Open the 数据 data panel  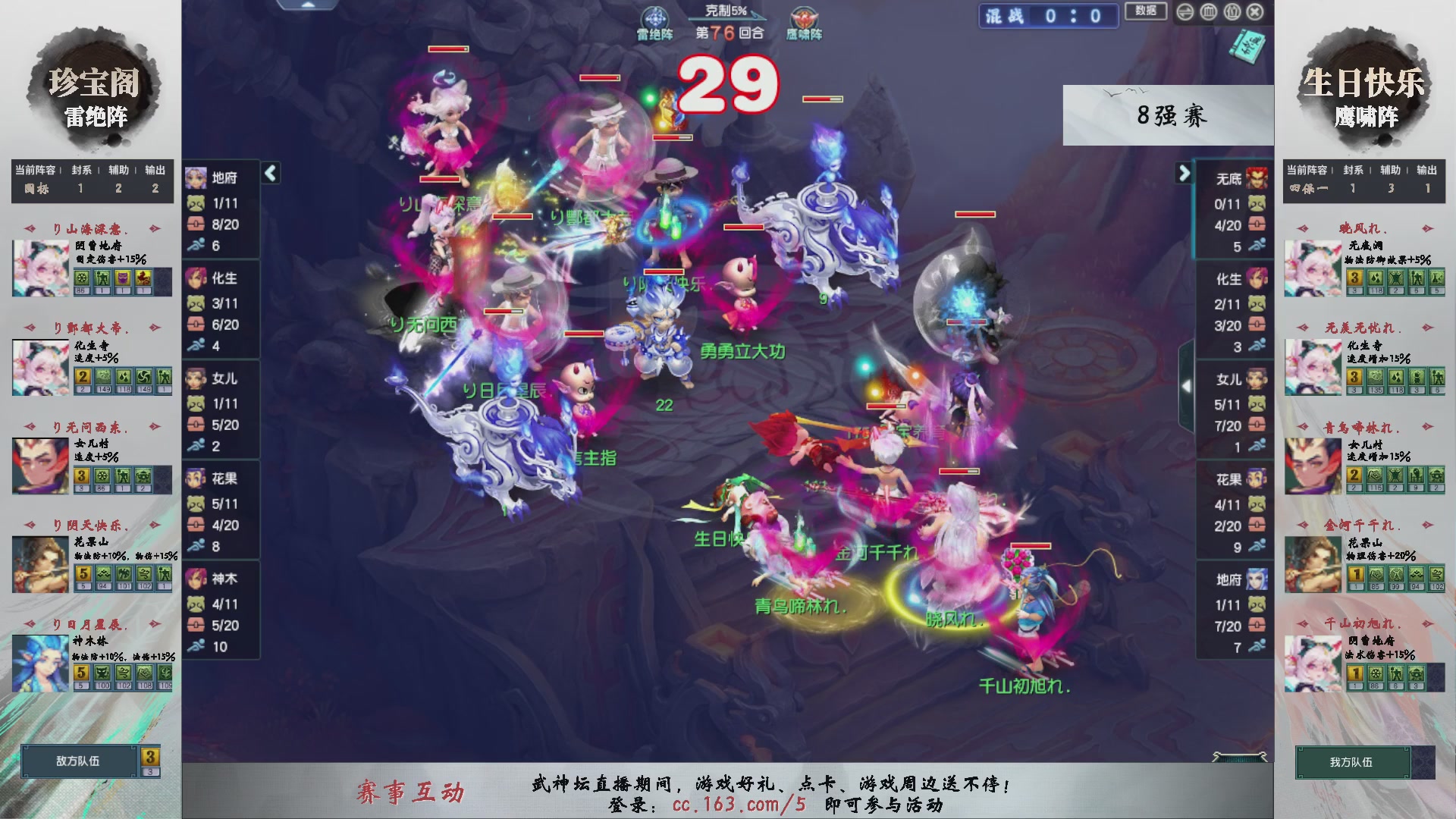point(1145,12)
